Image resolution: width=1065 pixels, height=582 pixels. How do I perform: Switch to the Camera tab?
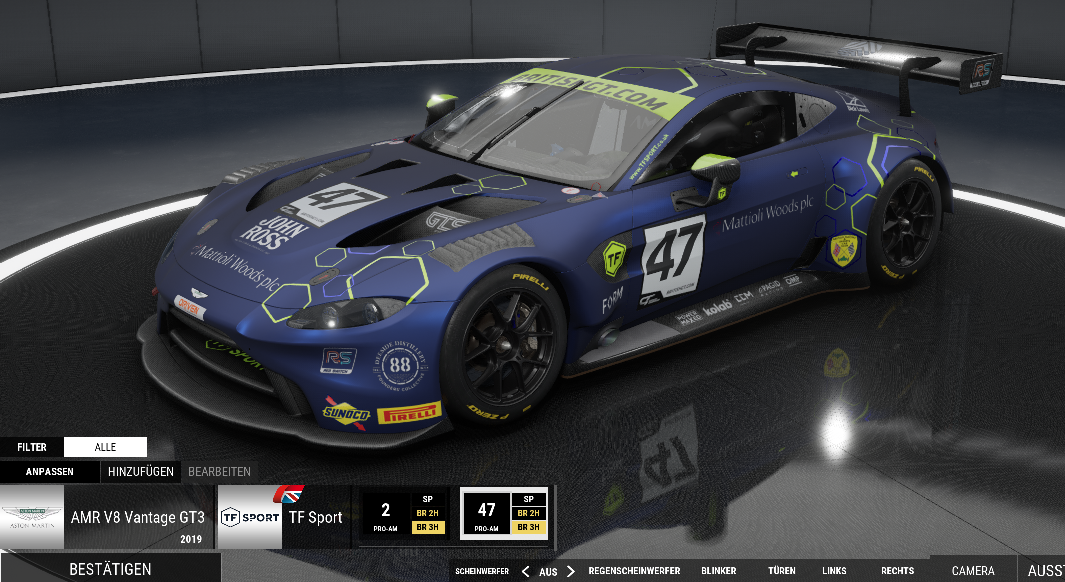973,571
